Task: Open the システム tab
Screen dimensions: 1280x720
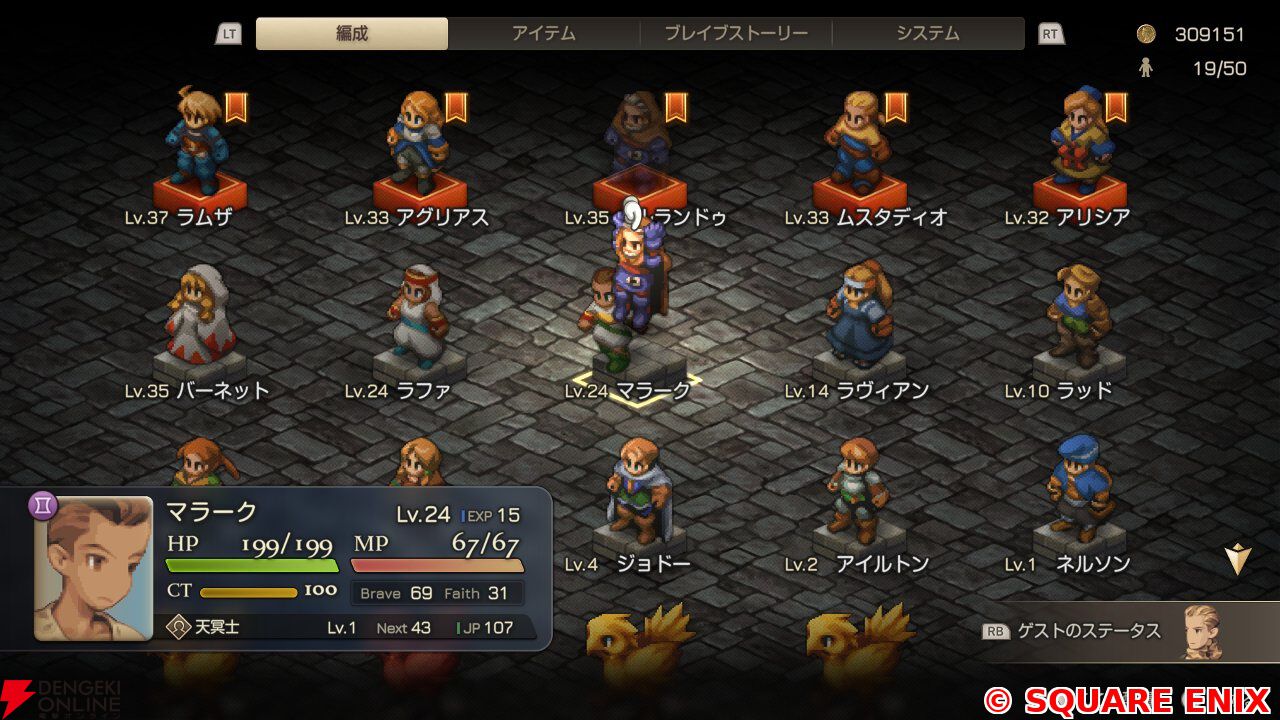Action: point(928,33)
